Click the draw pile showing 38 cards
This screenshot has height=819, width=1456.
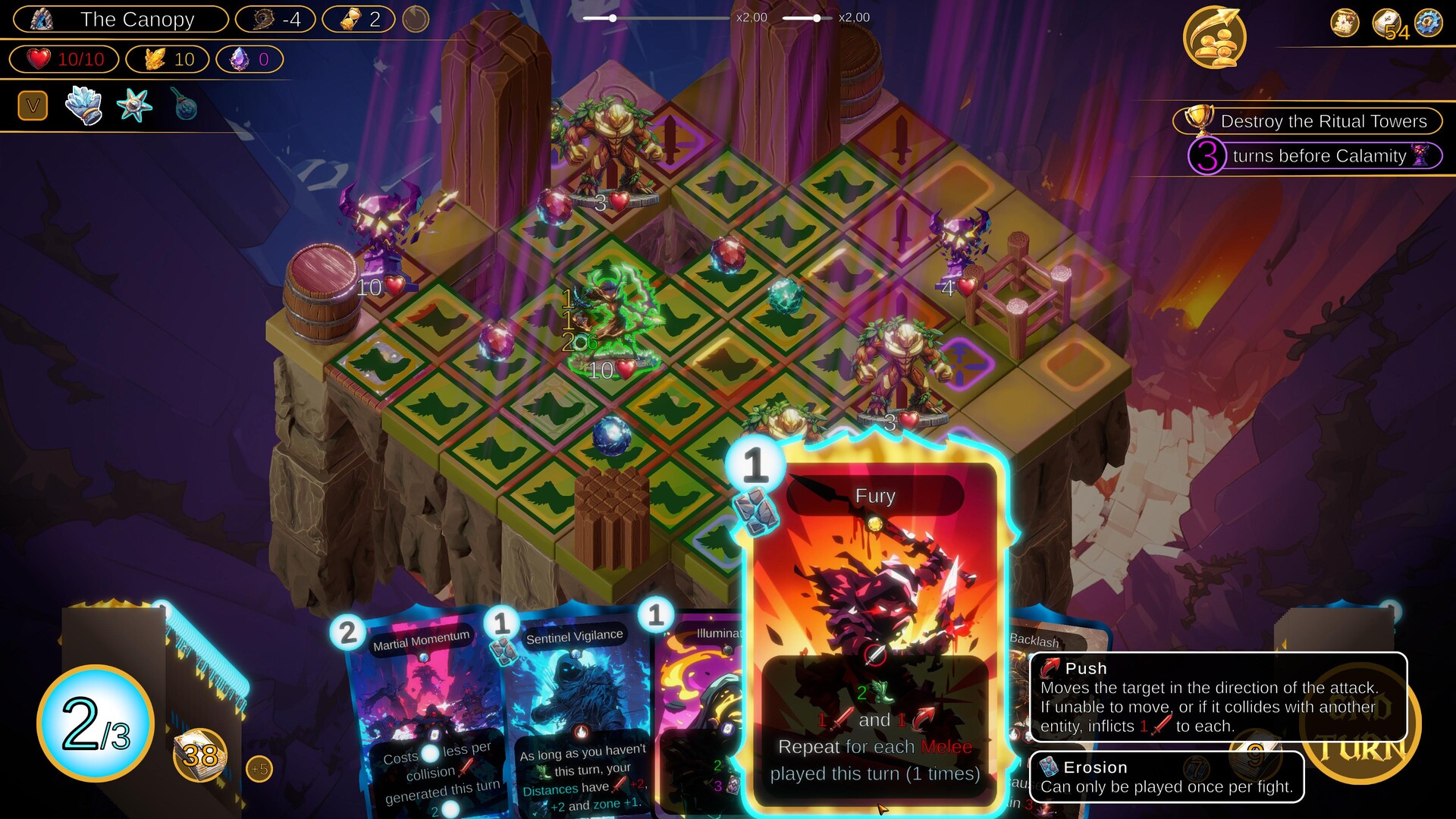(201, 755)
